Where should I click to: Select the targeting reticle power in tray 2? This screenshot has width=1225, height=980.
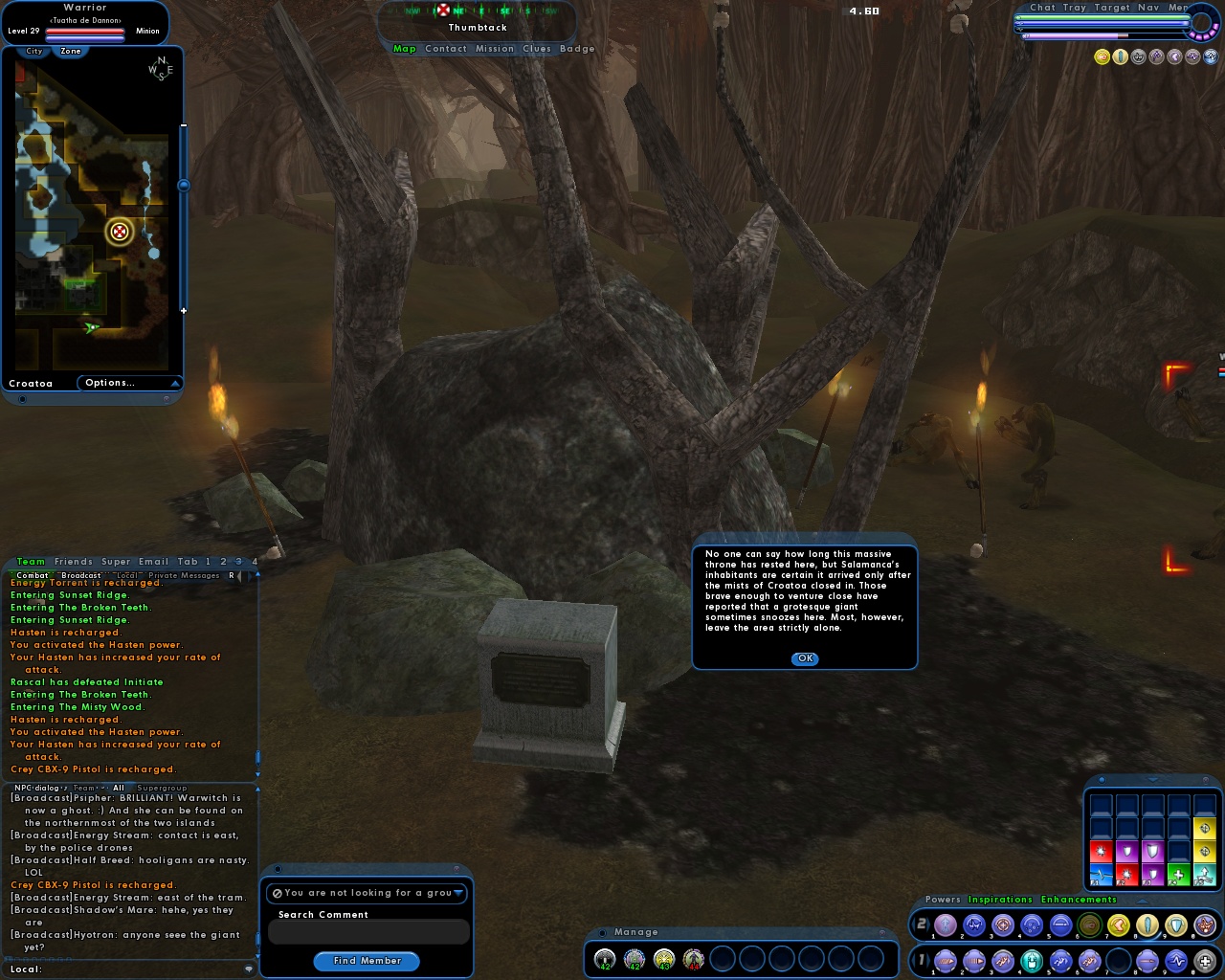click(x=1004, y=924)
